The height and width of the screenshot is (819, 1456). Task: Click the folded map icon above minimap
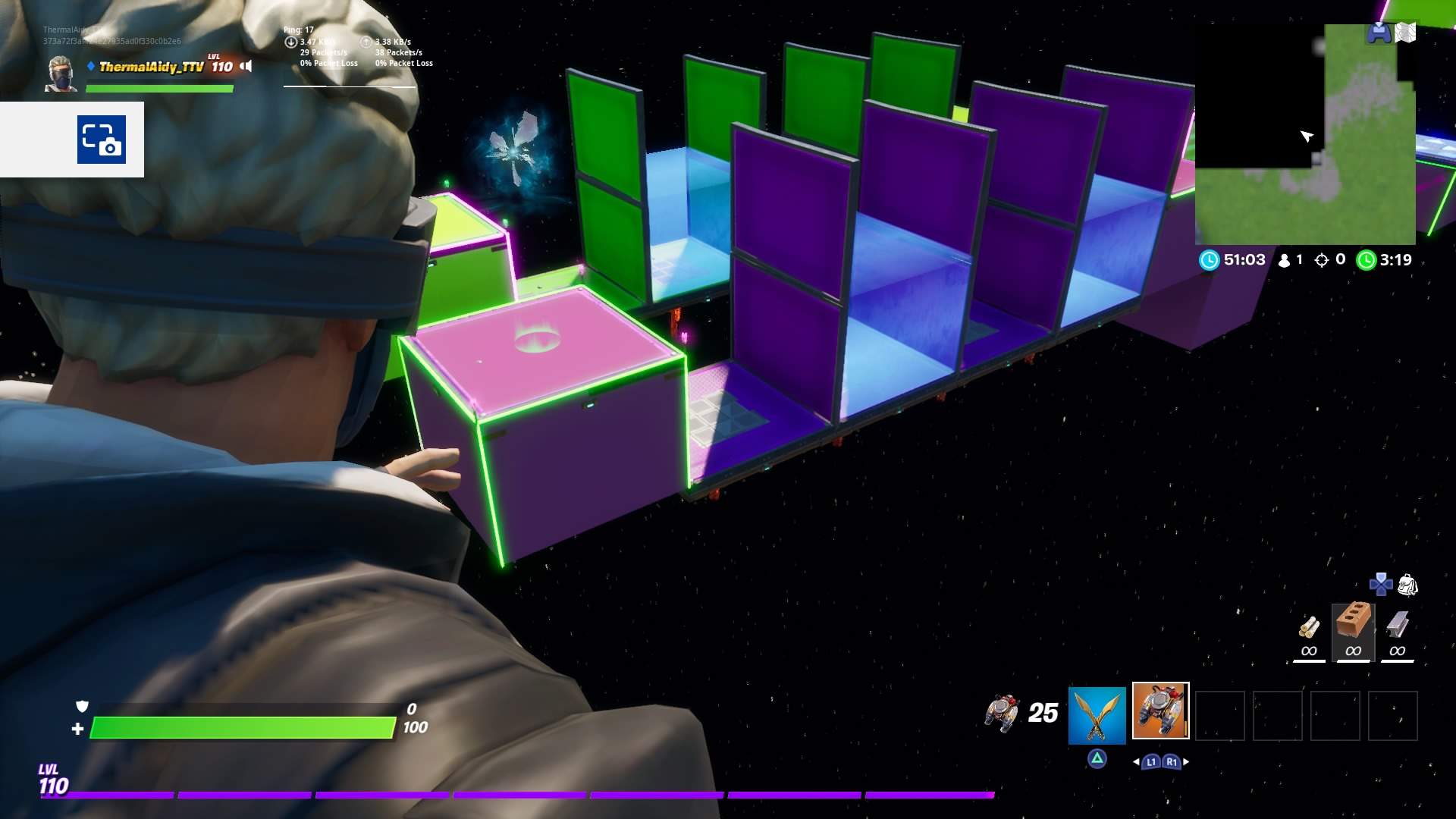[x=1405, y=33]
